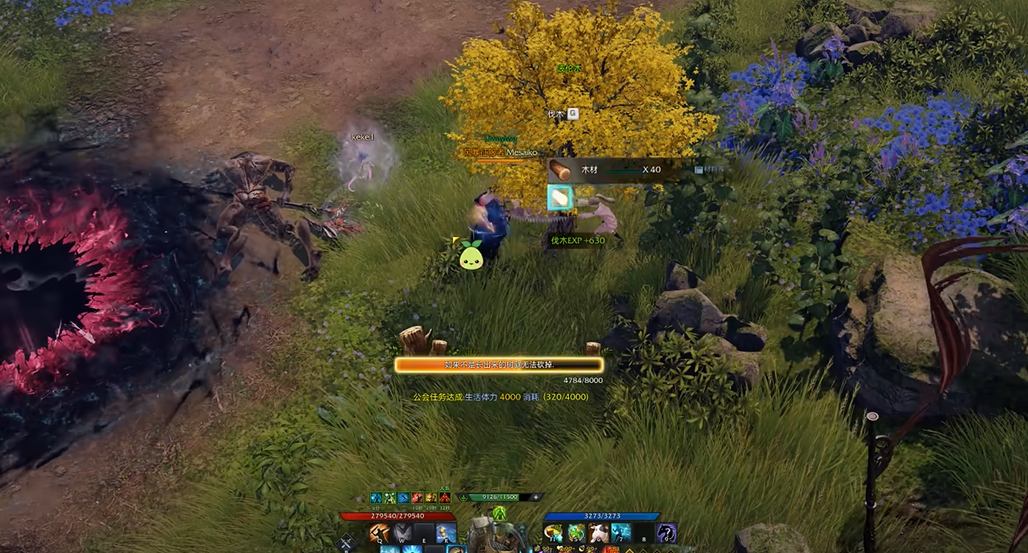Click the horse mount question mark icon

[666, 533]
